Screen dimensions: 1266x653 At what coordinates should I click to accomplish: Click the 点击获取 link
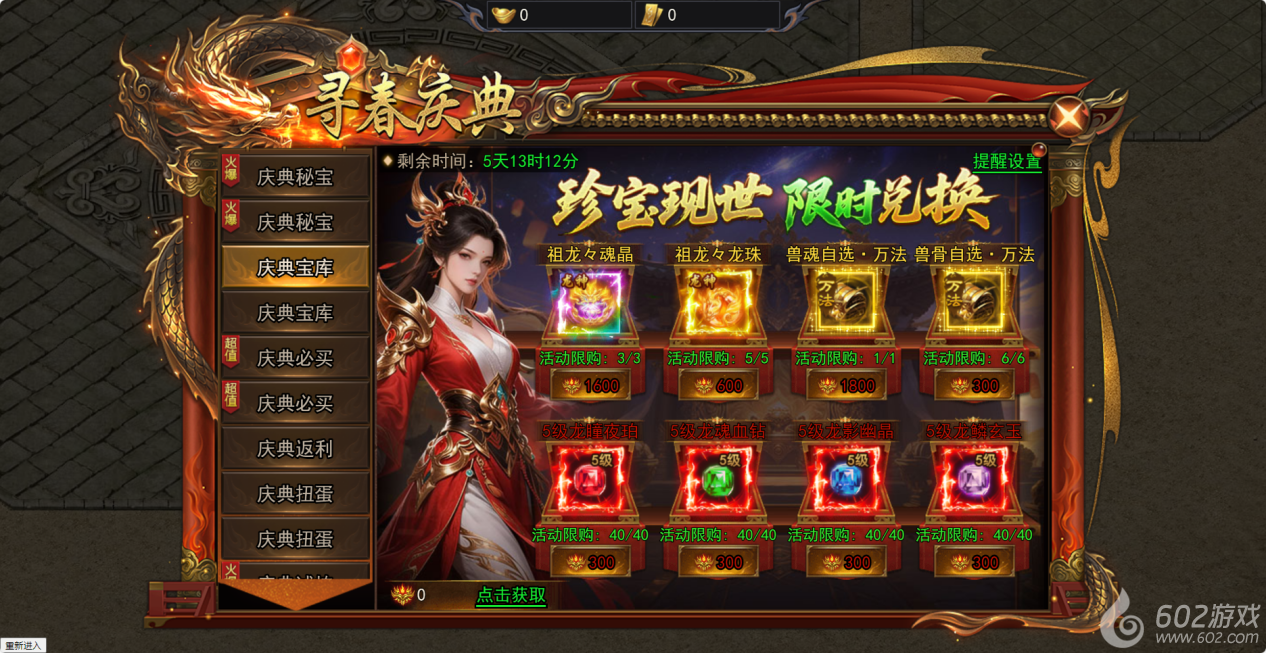point(511,595)
